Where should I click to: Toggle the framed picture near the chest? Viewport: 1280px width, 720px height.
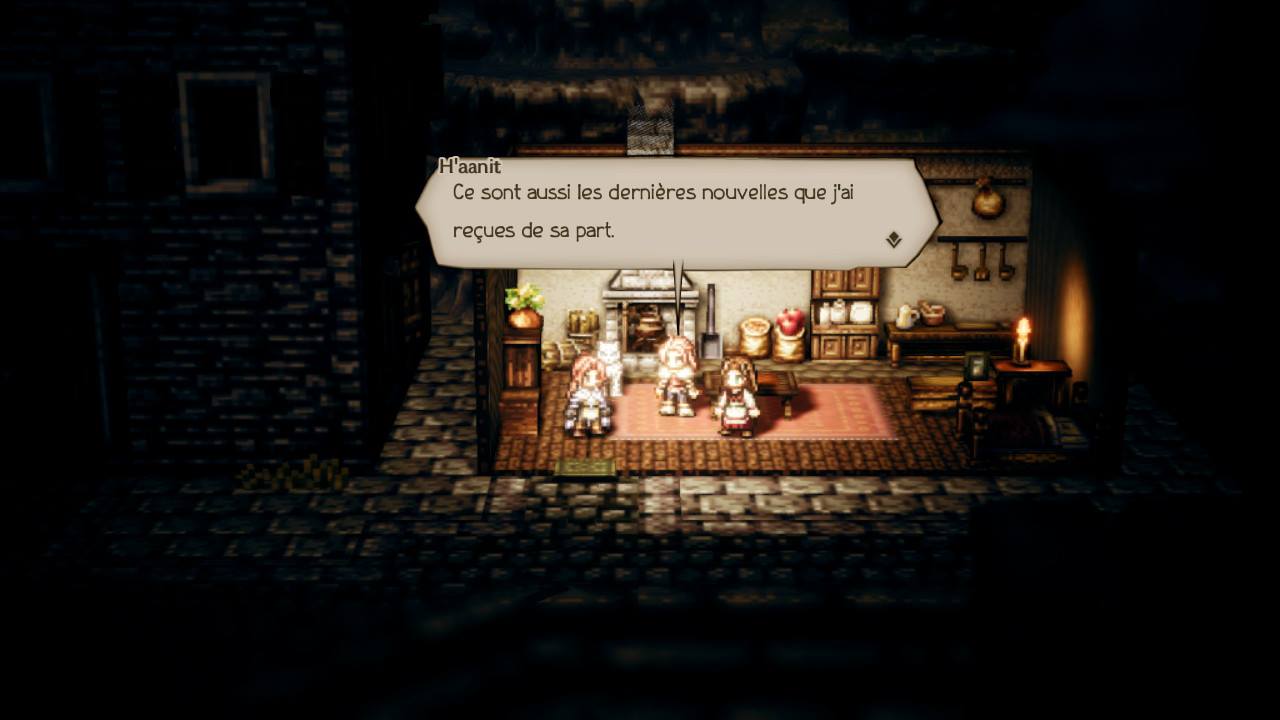pos(978,366)
